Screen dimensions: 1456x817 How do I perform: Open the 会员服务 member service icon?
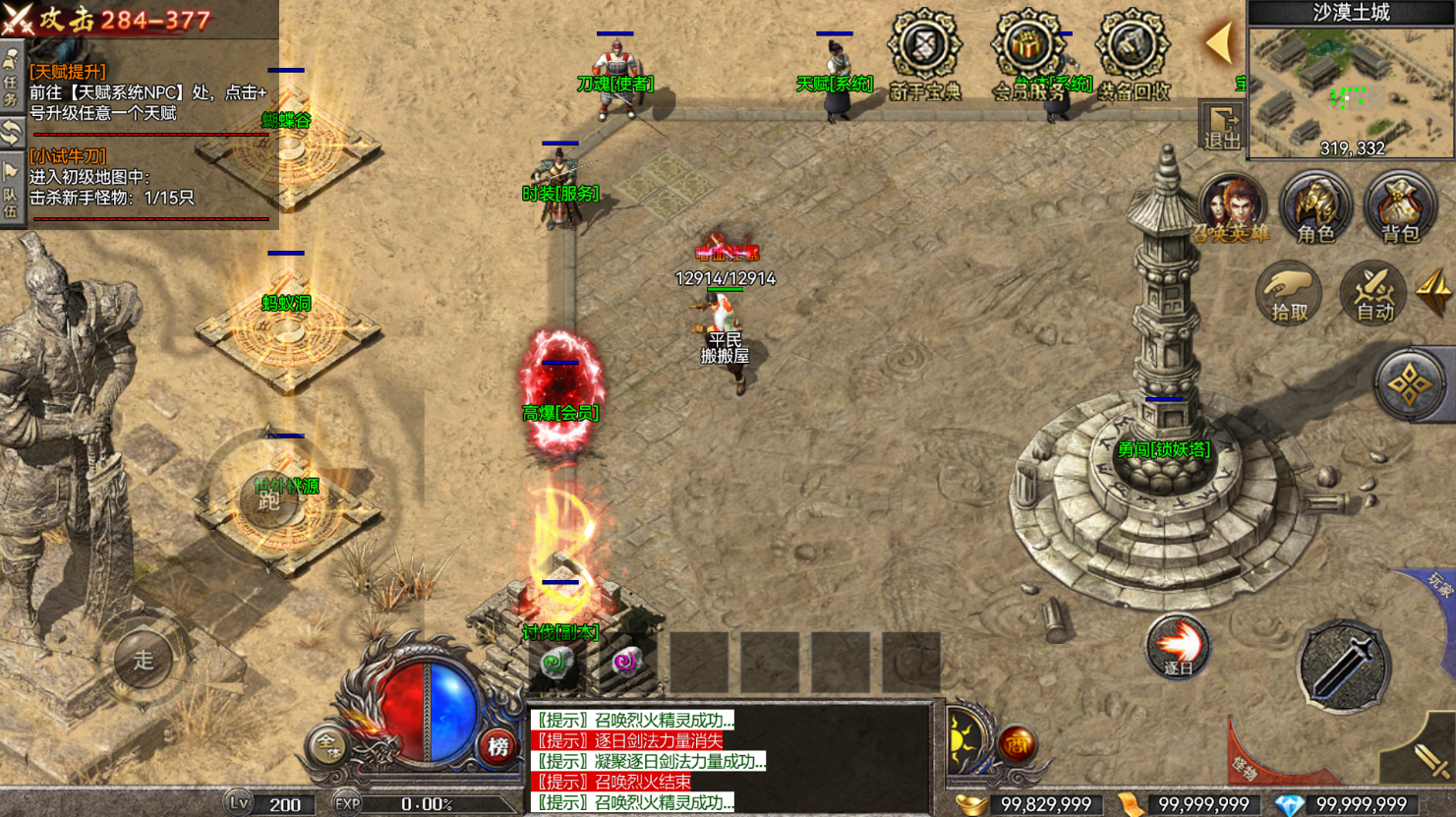coord(1027,49)
